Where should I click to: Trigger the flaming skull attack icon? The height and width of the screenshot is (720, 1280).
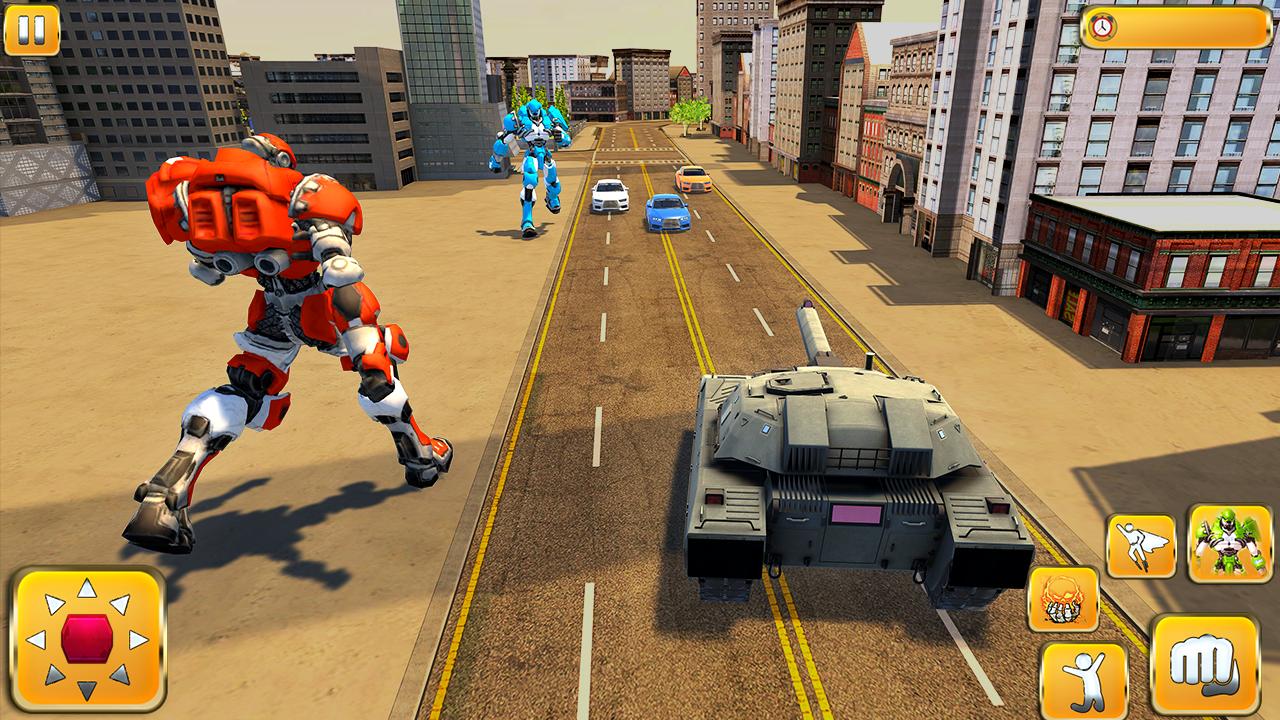(x=1065, y=600)
